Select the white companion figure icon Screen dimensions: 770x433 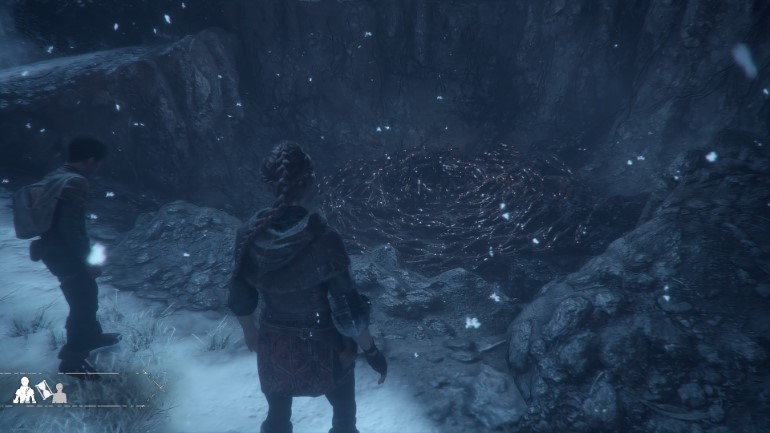[x=23, y=391]
